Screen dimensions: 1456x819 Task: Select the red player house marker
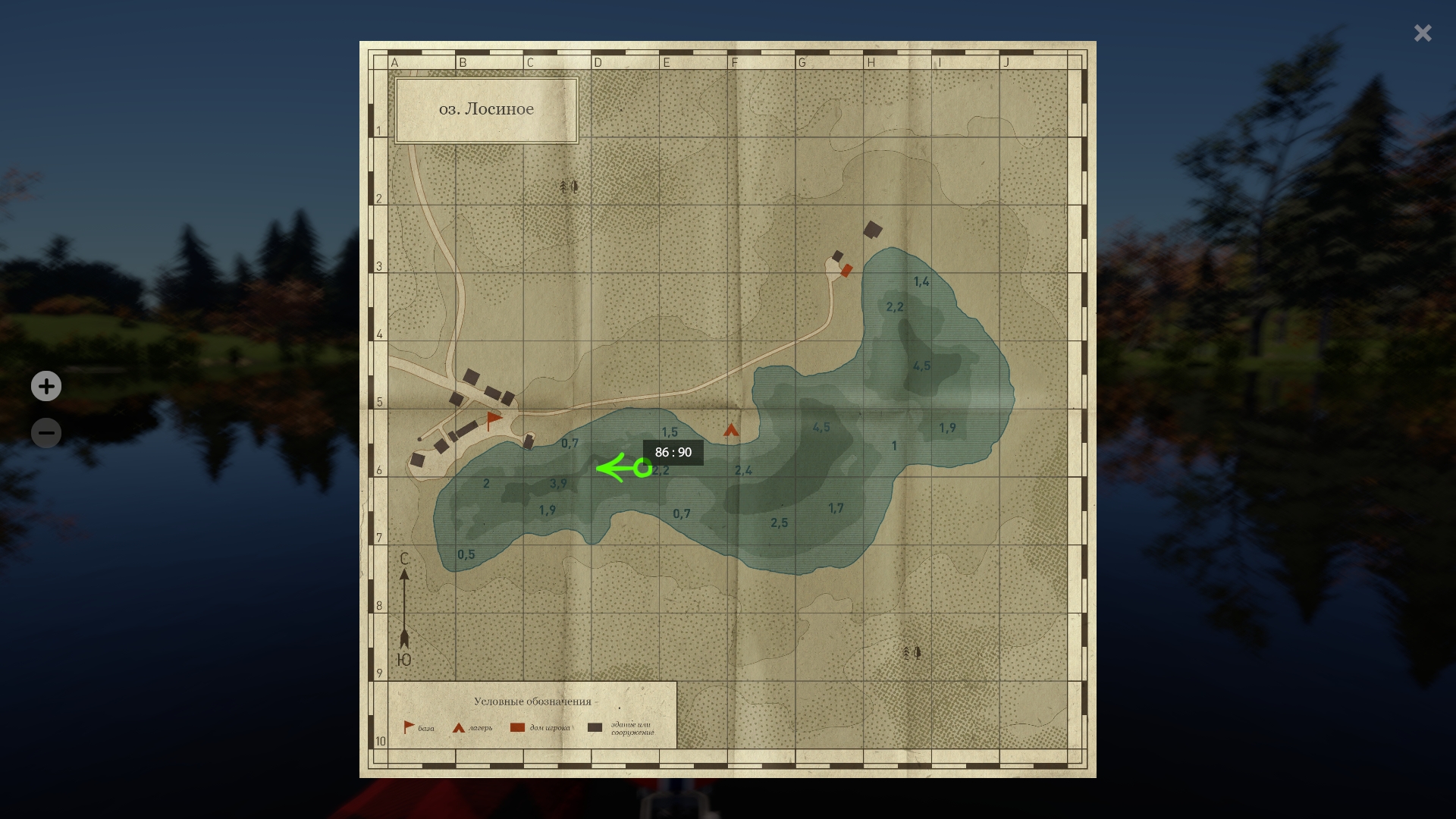click(x=846, y=270)
